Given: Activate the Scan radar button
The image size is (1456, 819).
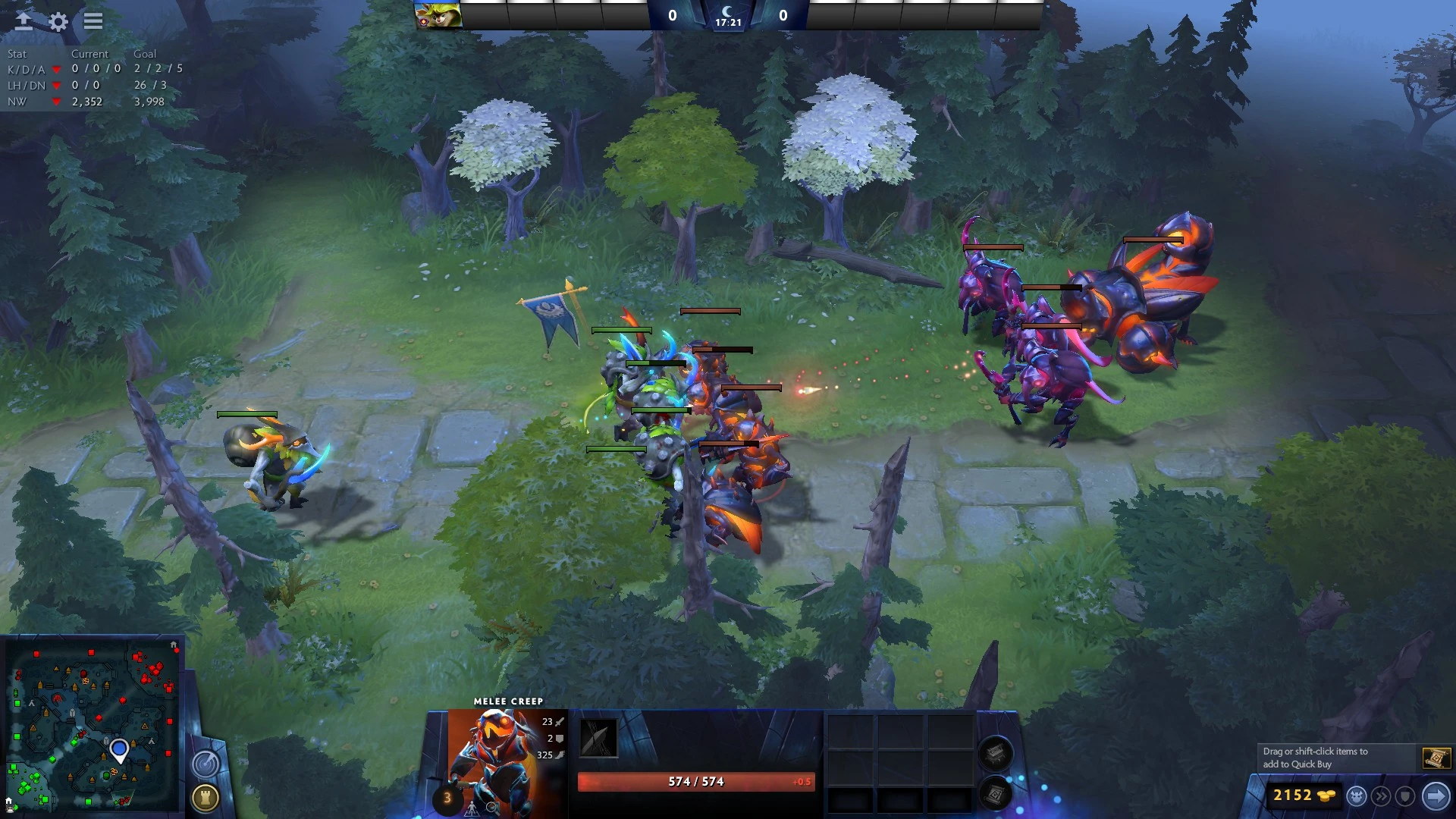Looking at the screenshot, I should click(x=205, y=764).
